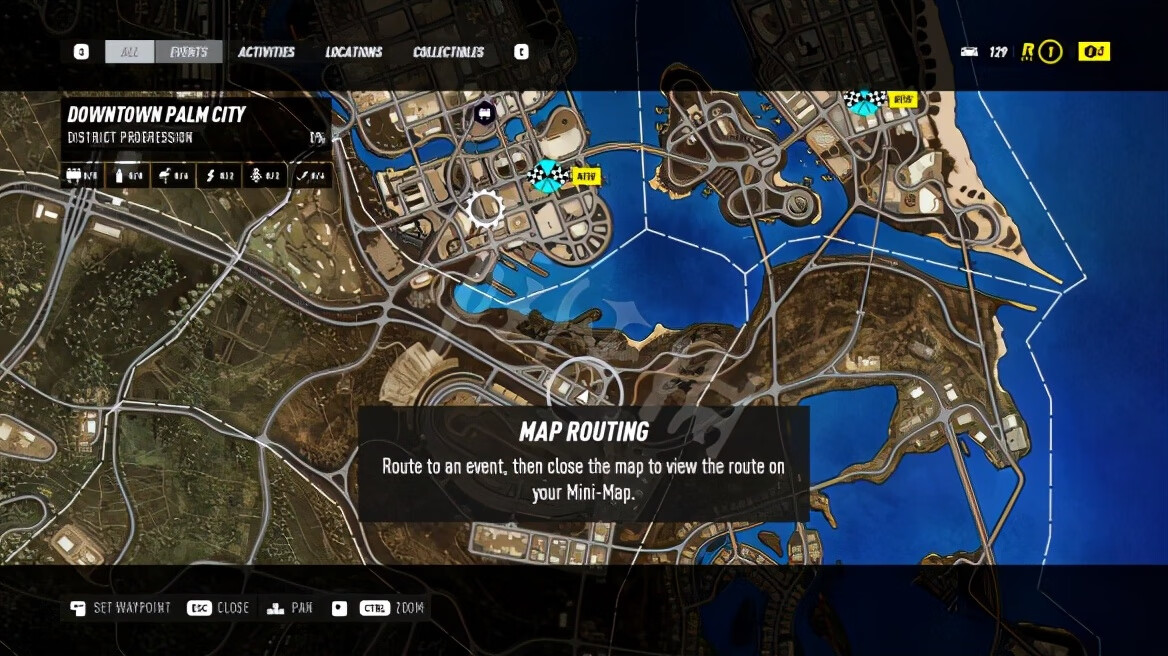Show the Locations filter tab
The height and width of the screenshot is (656, 1168).
[x=353, y=52]
